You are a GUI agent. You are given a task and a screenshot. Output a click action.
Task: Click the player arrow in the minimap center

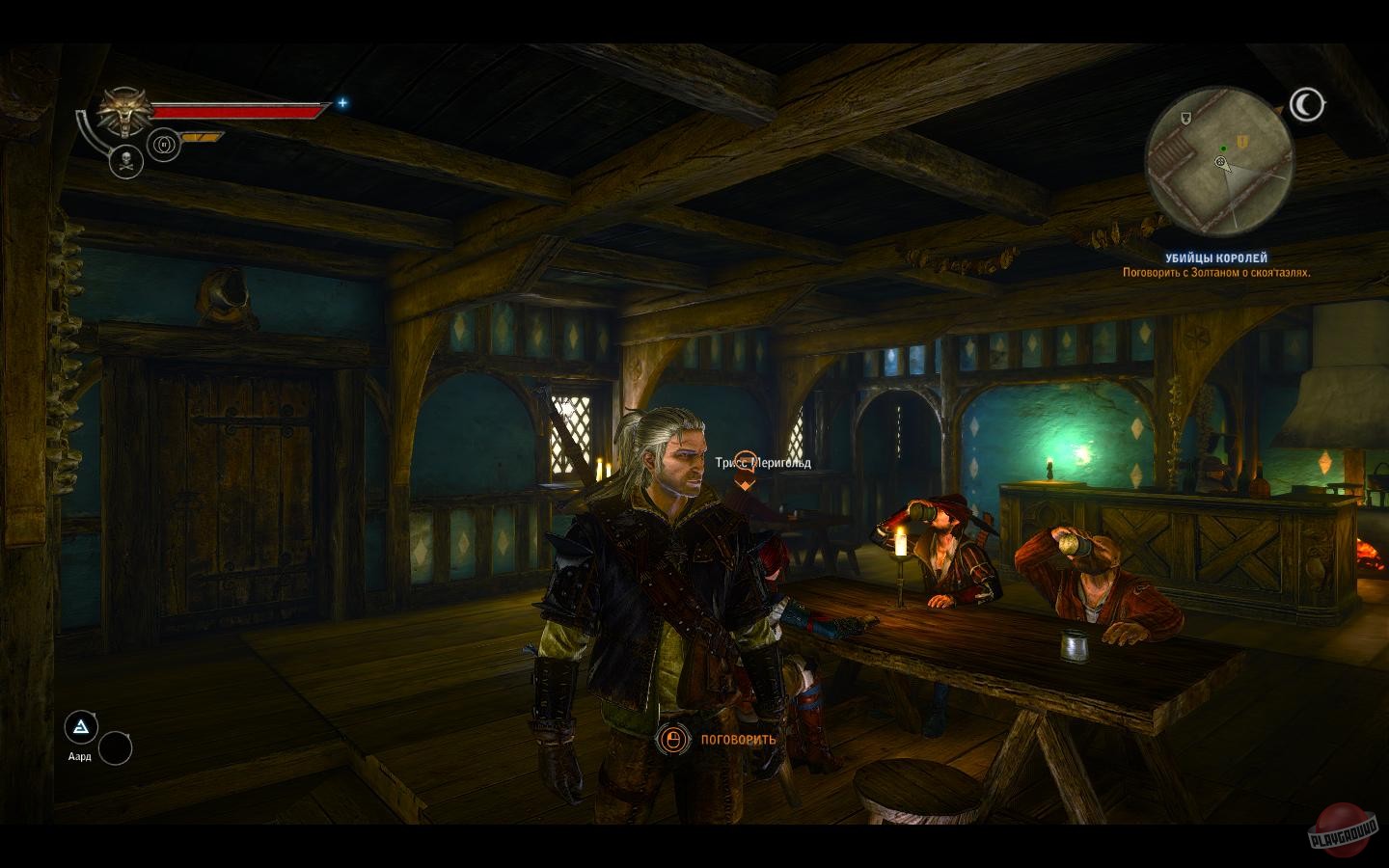(x=1220, y=162)
